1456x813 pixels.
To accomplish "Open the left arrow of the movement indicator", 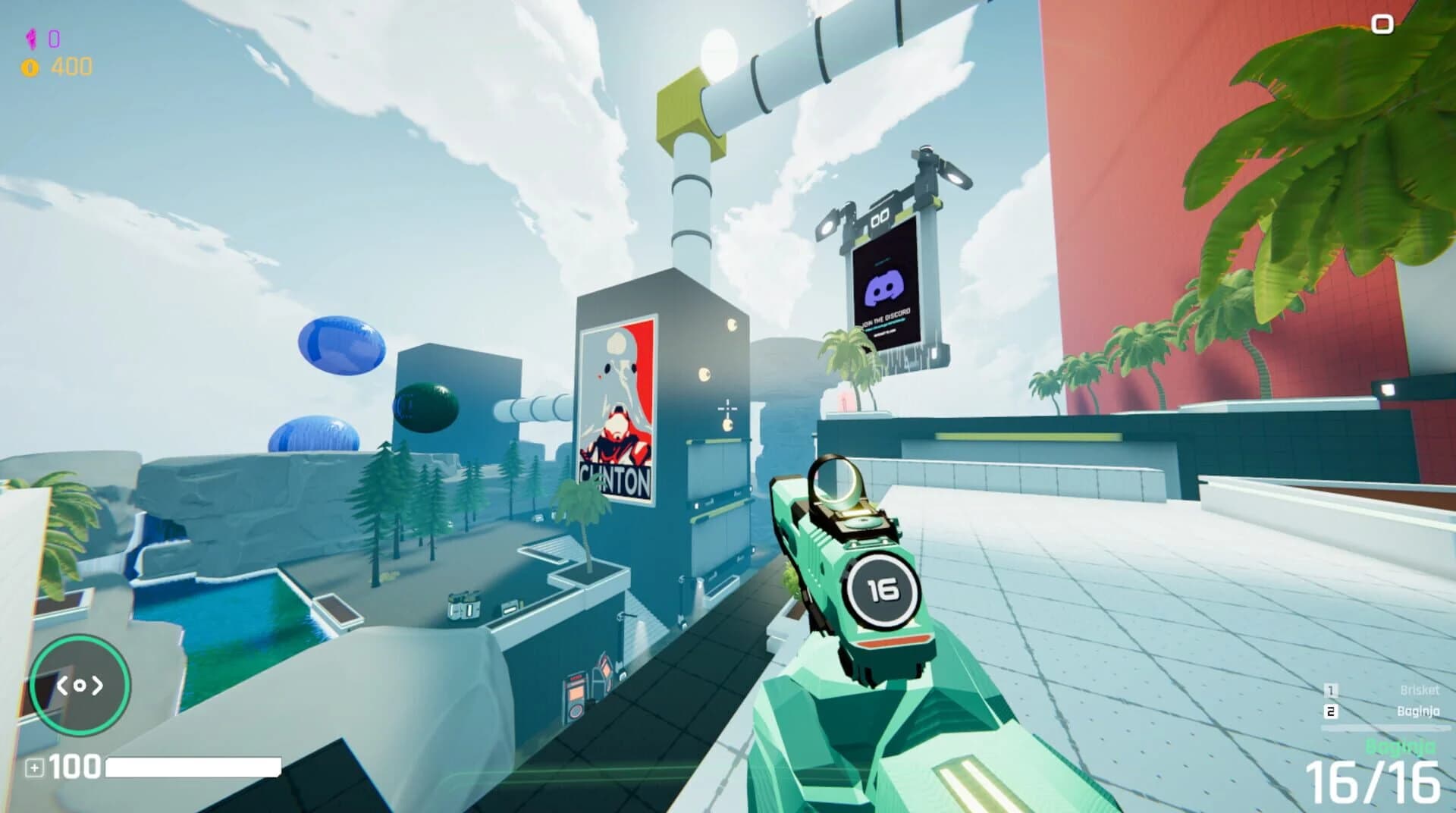I will pos(64,685).
